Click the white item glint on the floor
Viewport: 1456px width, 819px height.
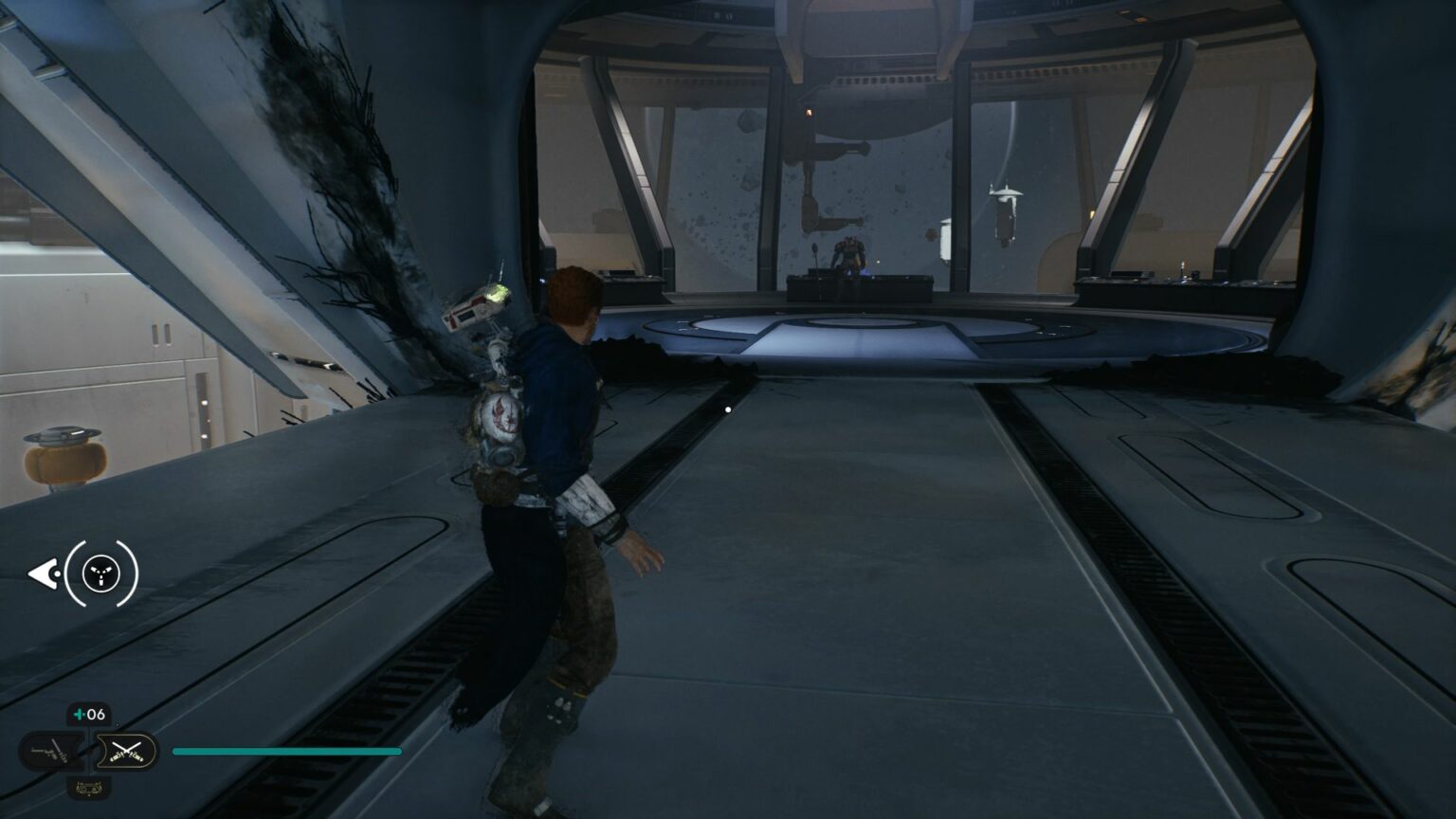coord(727,408)
